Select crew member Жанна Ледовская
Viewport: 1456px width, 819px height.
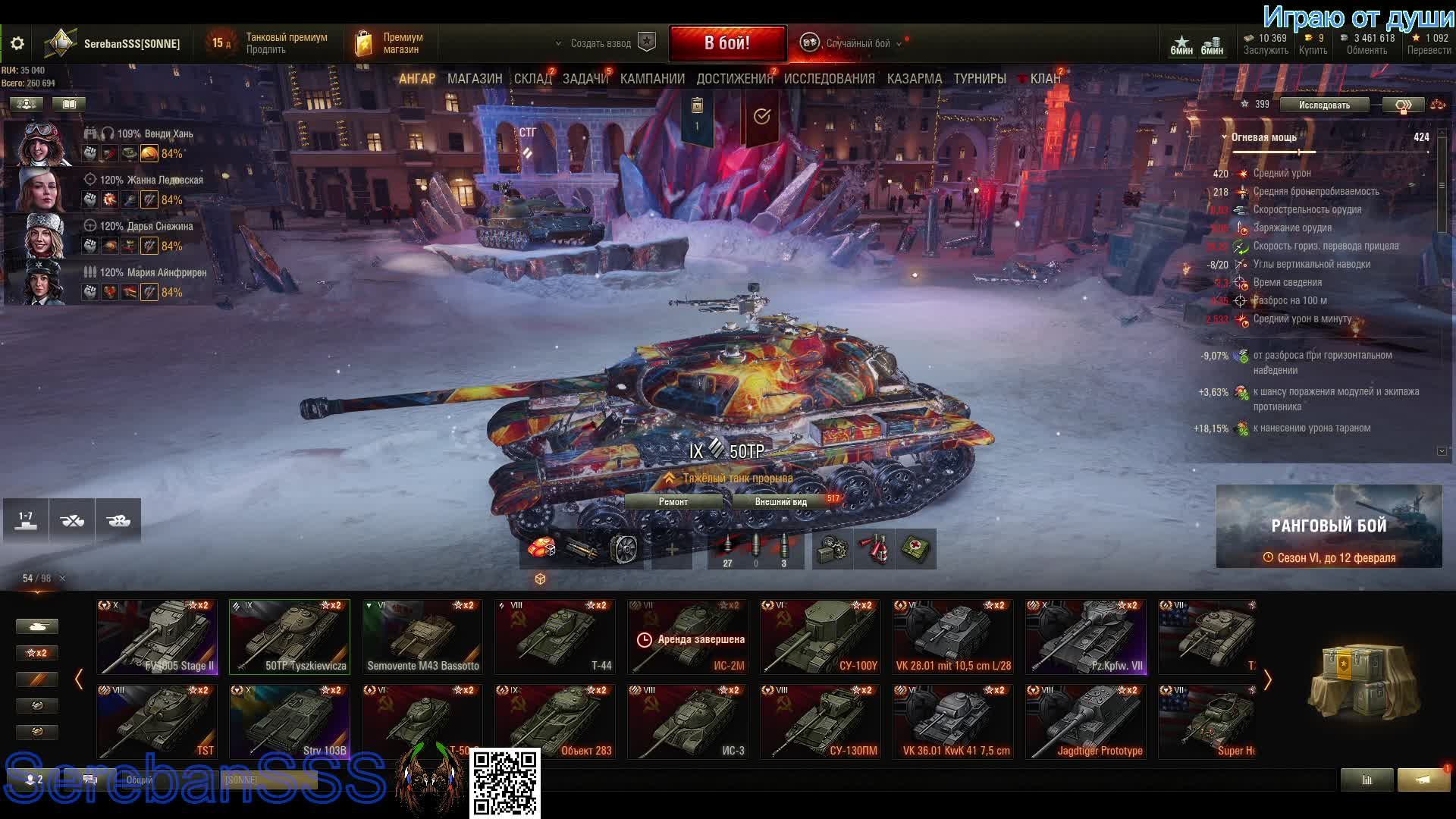(114, 189)
